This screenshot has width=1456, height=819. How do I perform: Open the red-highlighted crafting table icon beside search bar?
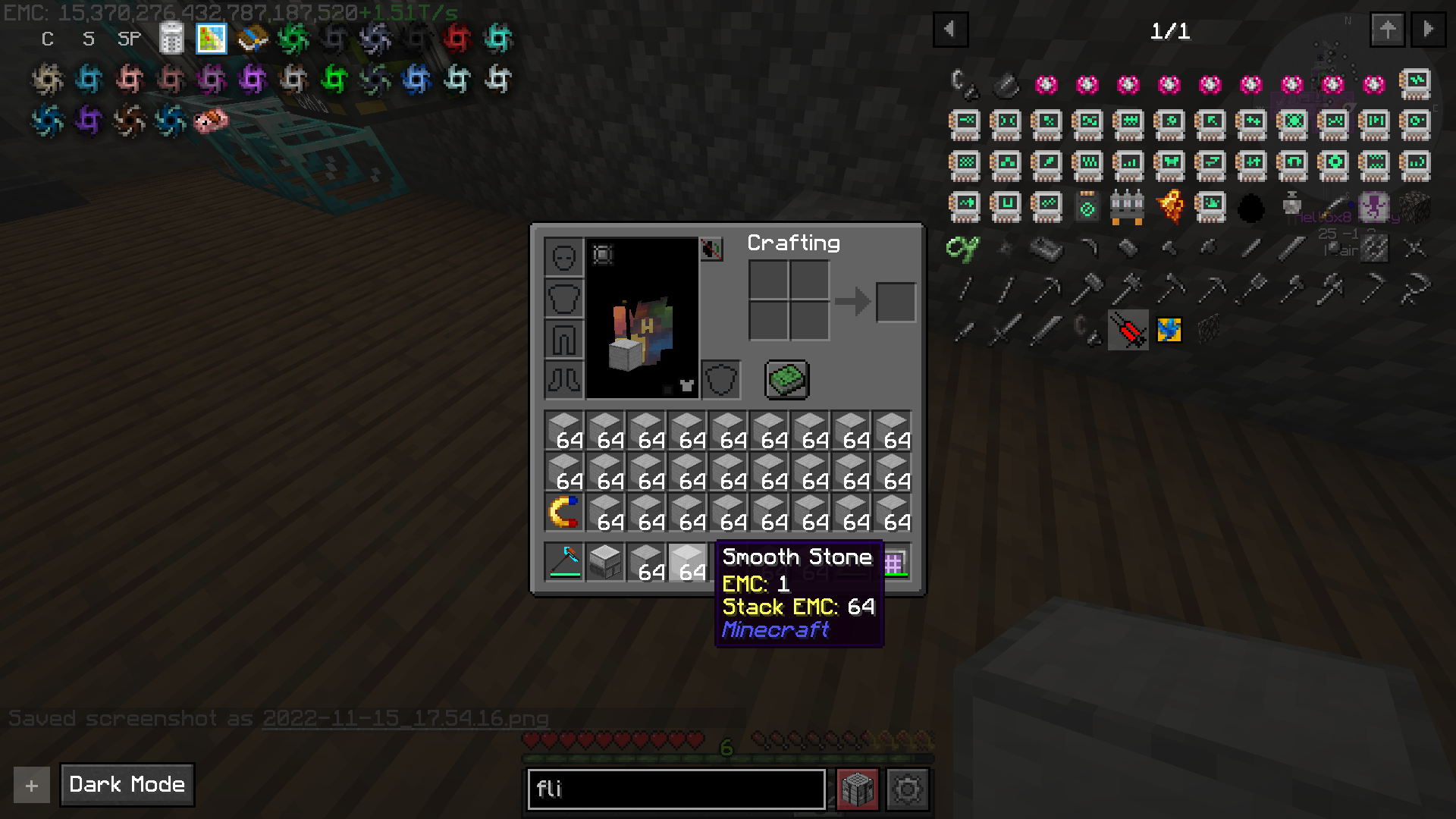click(x=856, y=789)
